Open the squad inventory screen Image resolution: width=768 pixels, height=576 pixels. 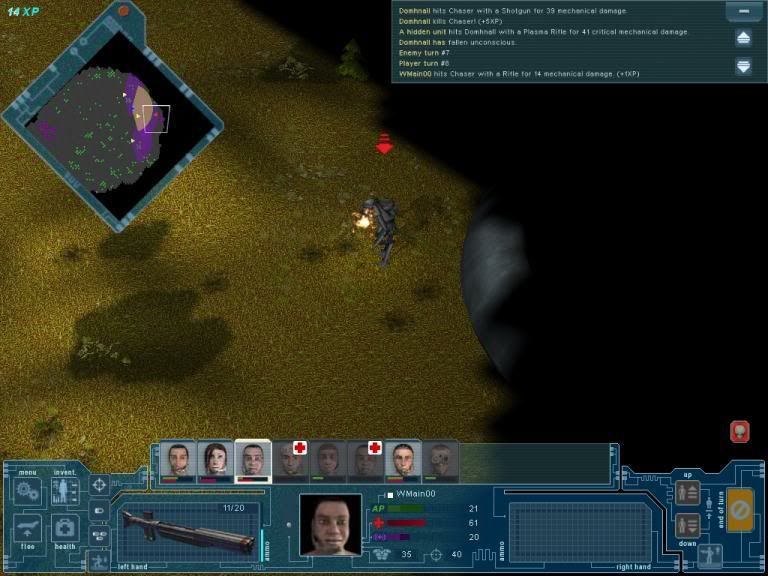(65, 491)
